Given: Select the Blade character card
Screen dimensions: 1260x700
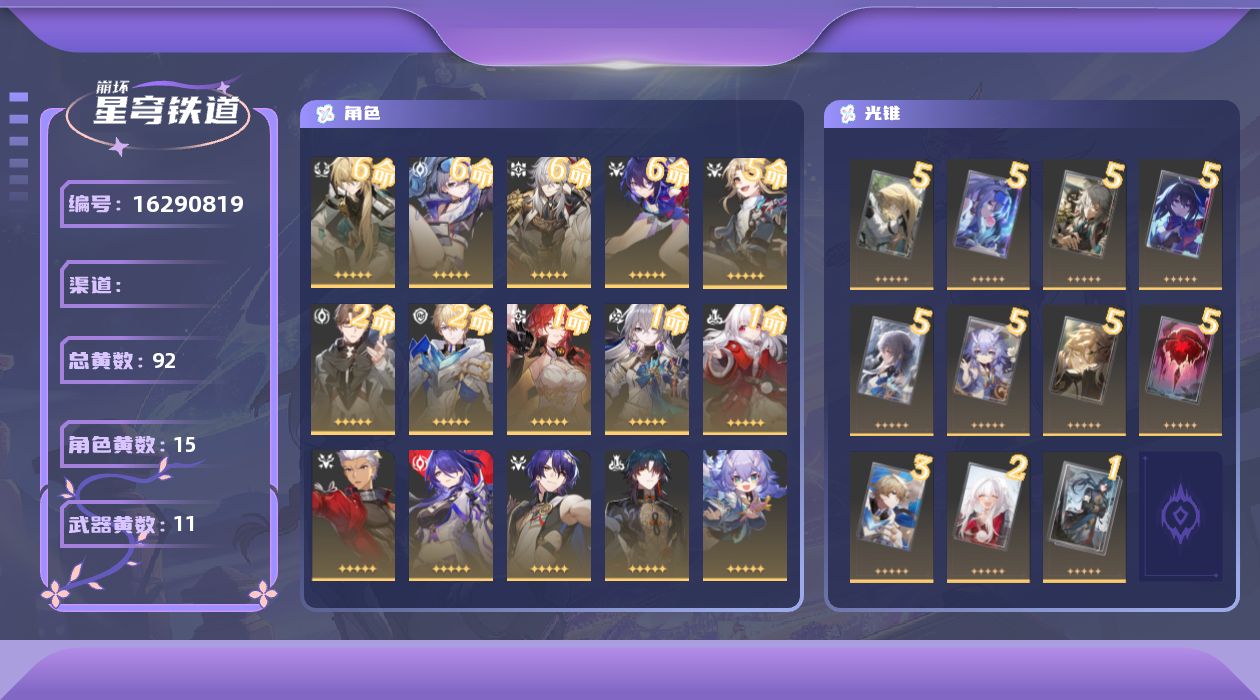Looking at the screenshot, I should 647,515.
